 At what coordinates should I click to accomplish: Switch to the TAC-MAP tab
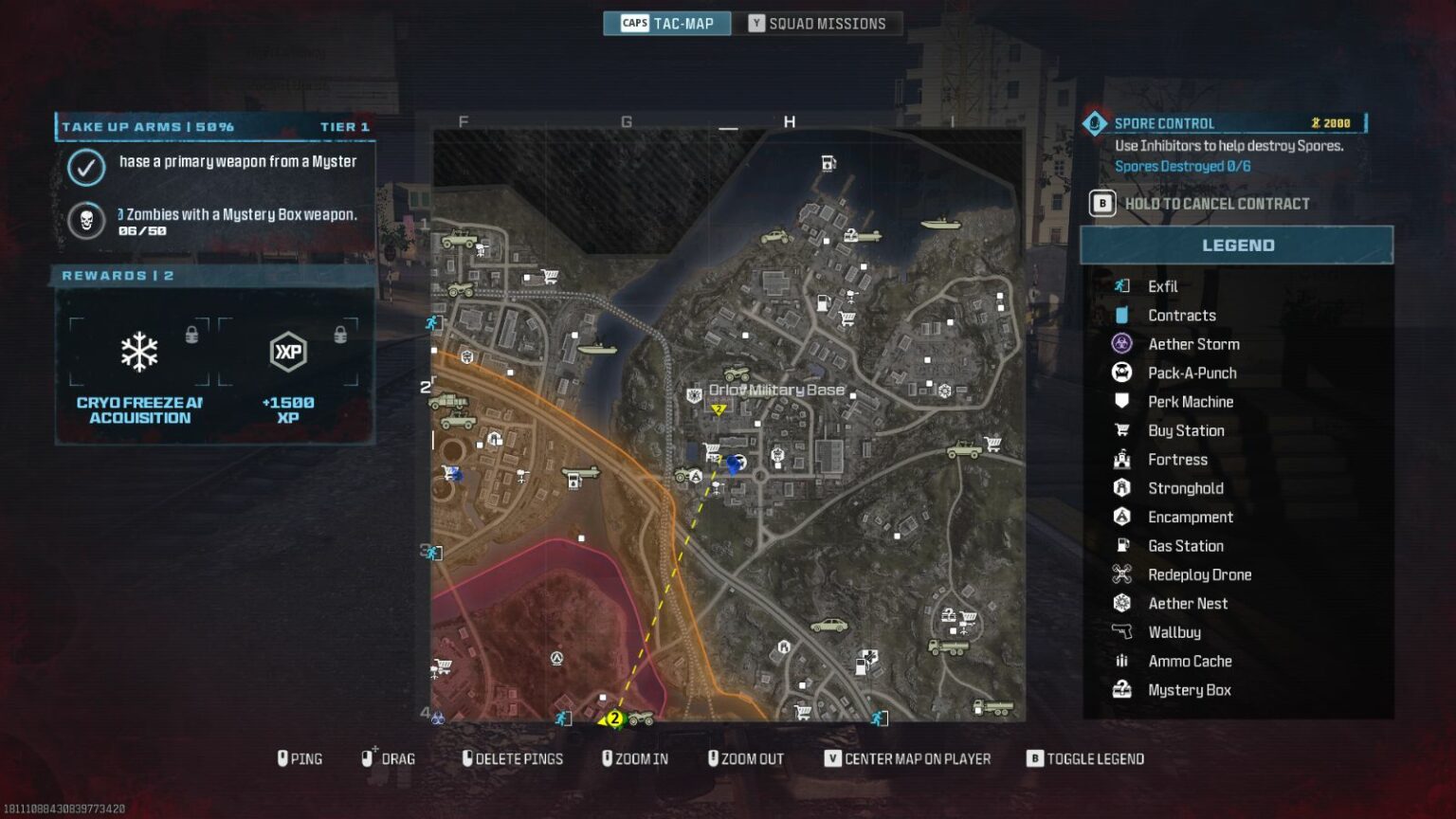coord(666,23)
